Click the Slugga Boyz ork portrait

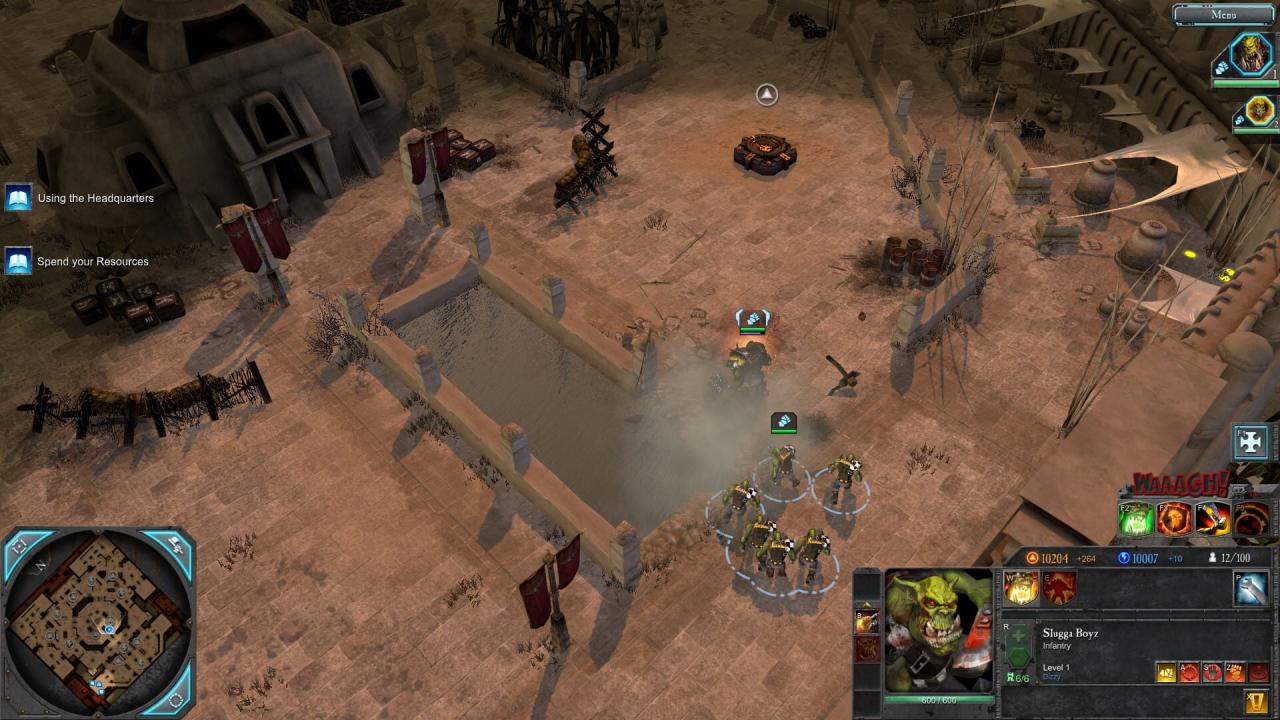(938, 630)
